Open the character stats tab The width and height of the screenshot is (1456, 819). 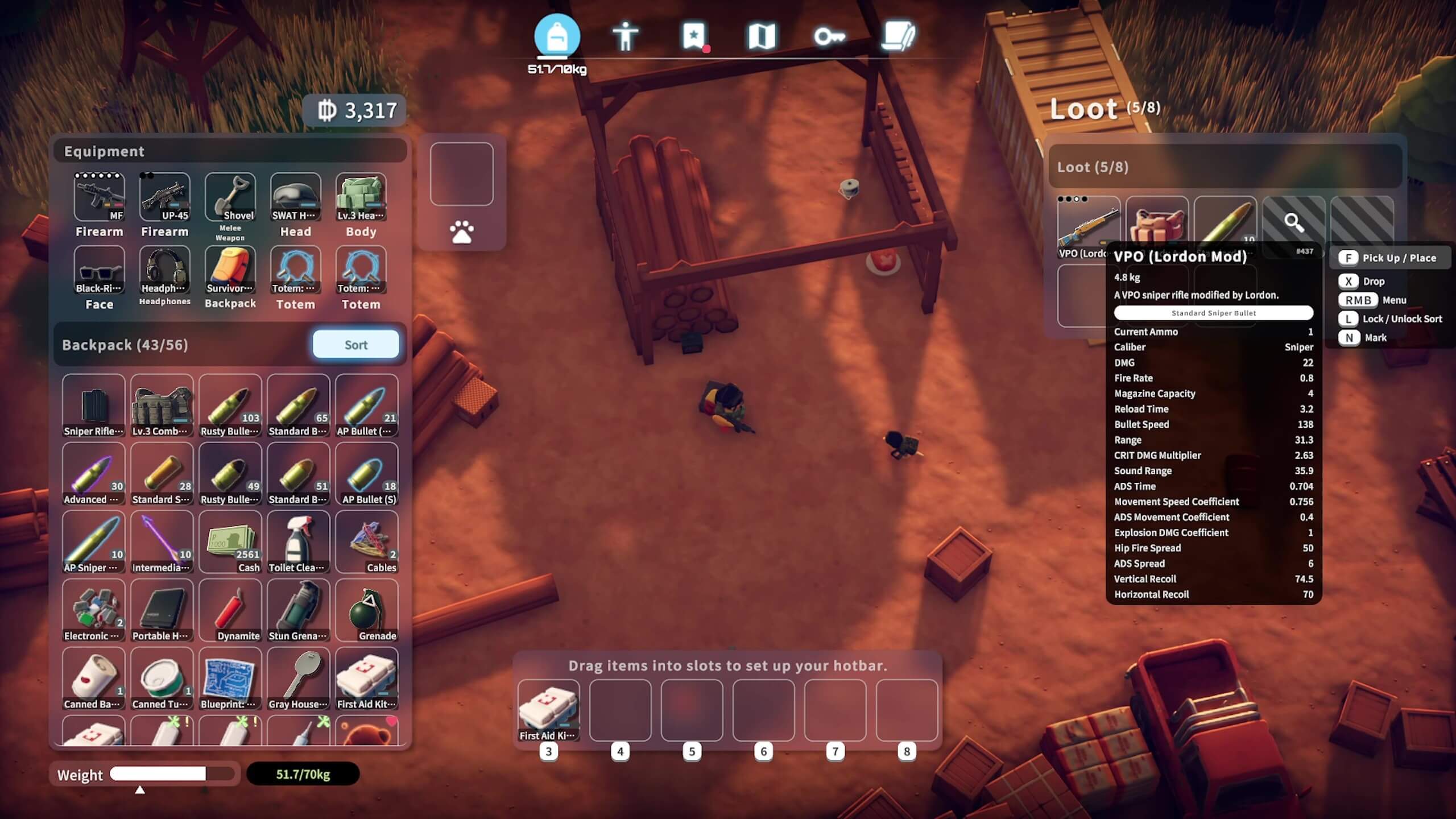pos(625,37)
